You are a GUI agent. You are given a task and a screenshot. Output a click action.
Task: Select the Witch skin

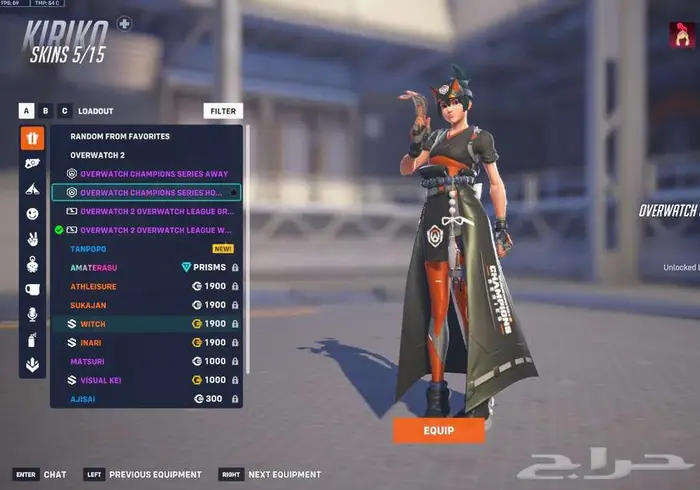[x=92, y=324]
